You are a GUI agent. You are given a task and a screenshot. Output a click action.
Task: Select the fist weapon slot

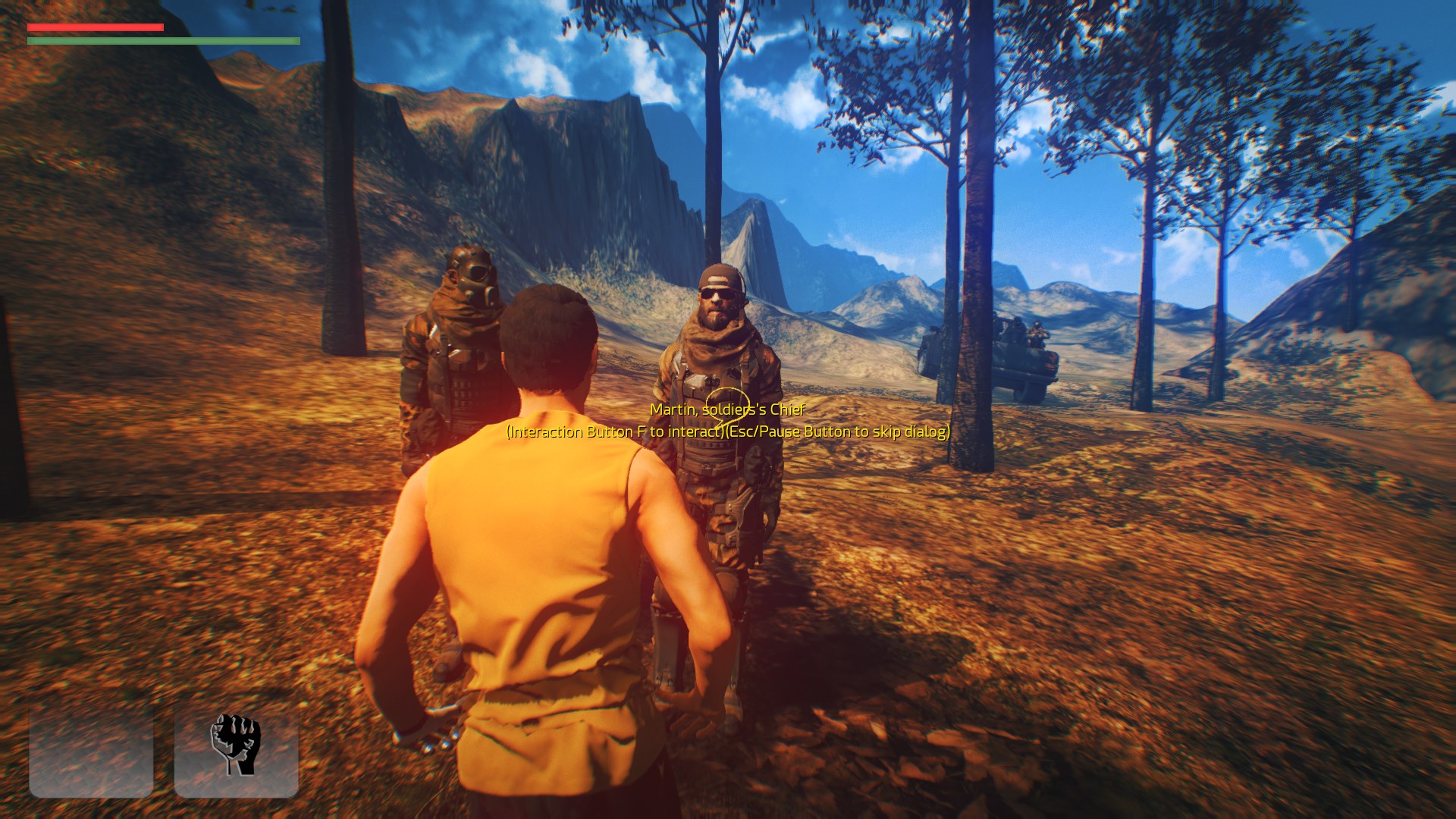click(236, 745)
